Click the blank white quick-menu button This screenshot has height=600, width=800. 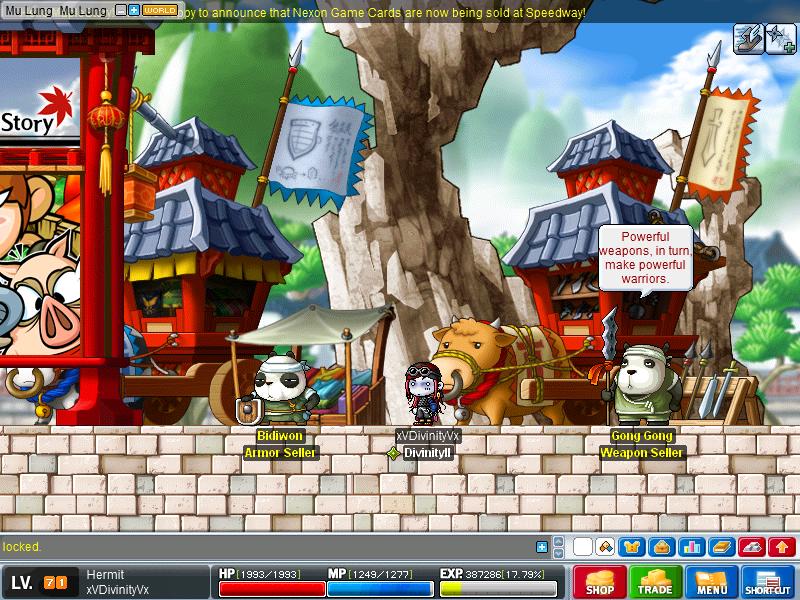coord(582,547)
